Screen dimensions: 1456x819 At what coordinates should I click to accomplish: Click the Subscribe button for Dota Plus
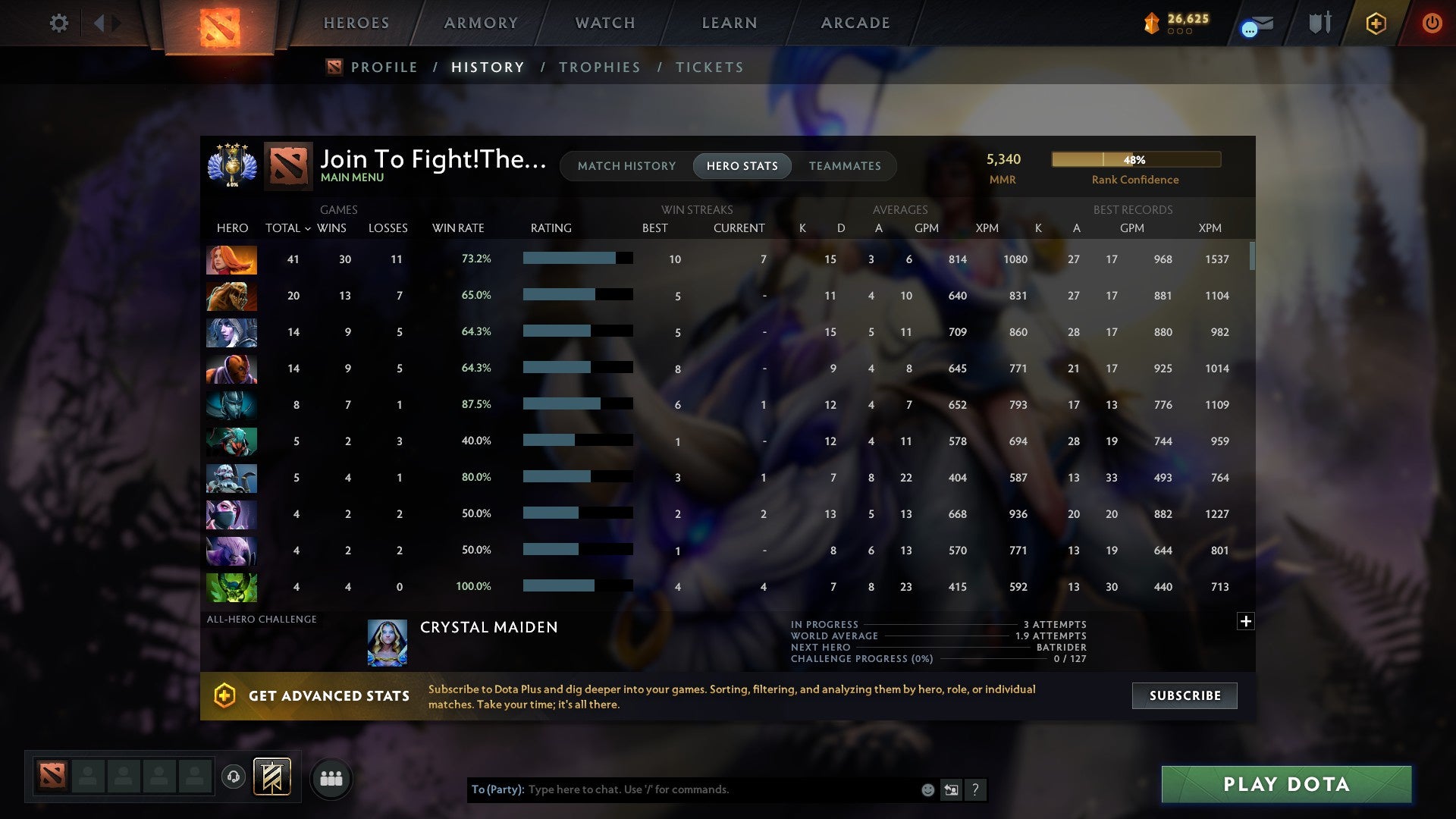pos(1184,695)
